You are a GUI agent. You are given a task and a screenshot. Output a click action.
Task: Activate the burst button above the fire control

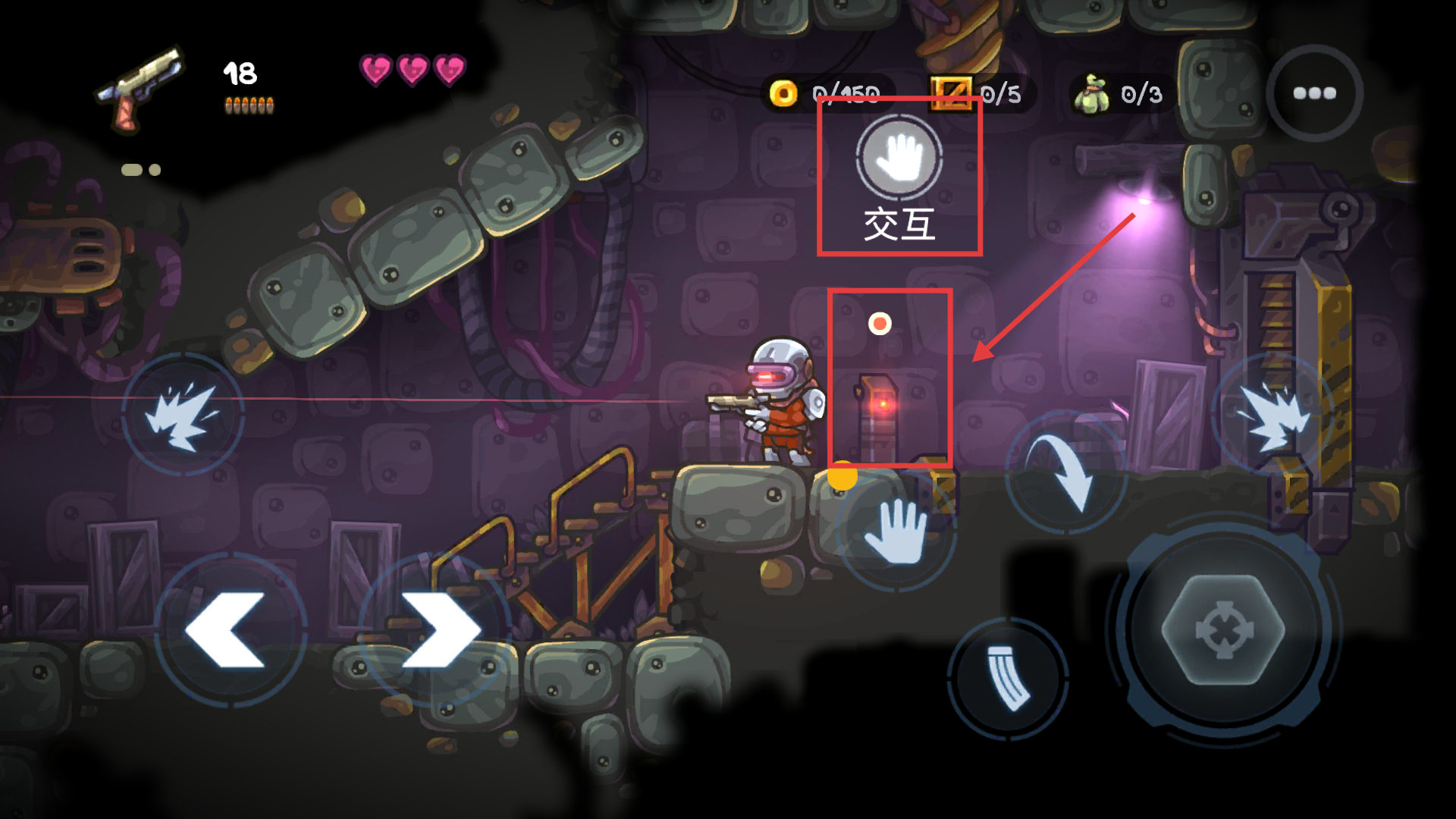click(1272, 415)
